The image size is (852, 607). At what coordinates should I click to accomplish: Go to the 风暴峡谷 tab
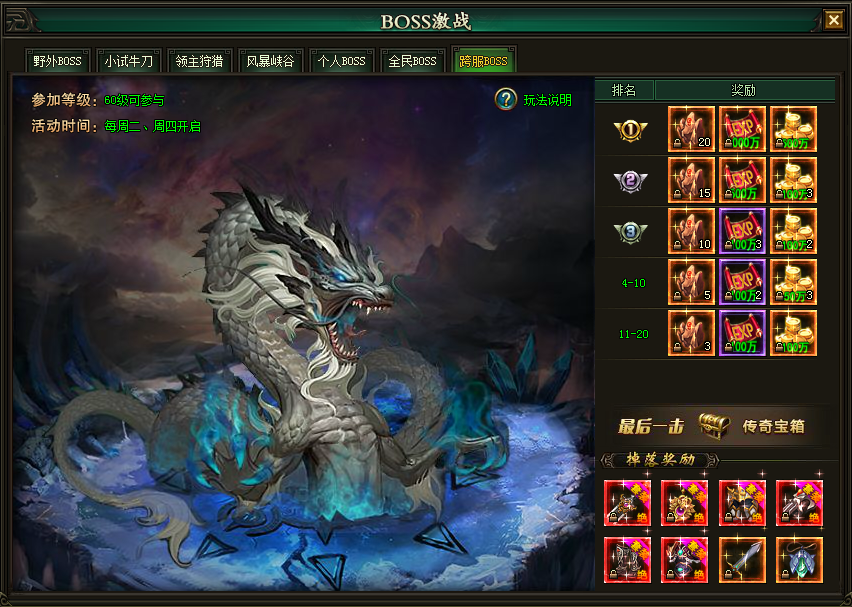click(x=271, y=61)
